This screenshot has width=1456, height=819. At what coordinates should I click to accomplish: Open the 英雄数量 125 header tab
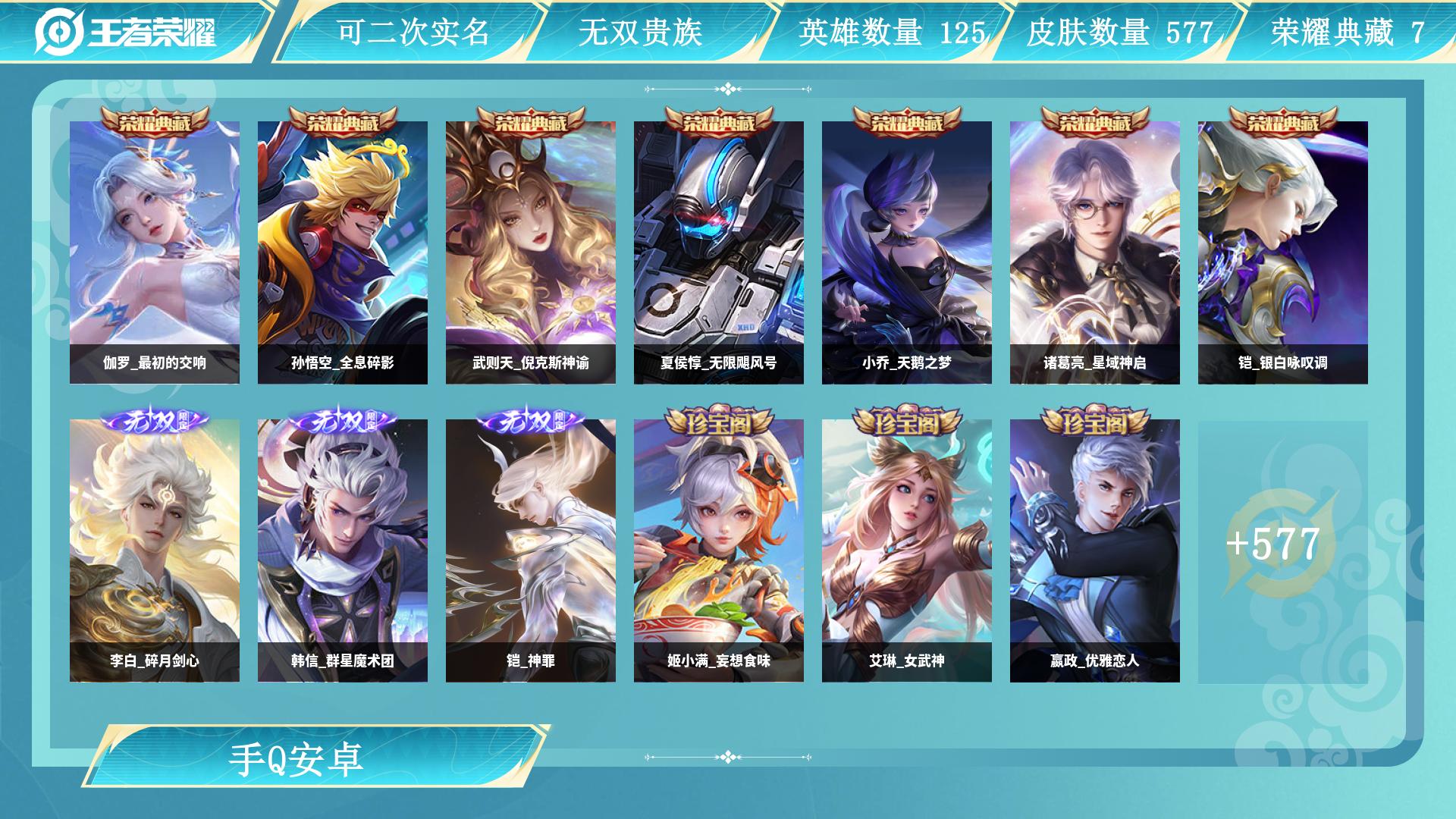pos(892,32)
